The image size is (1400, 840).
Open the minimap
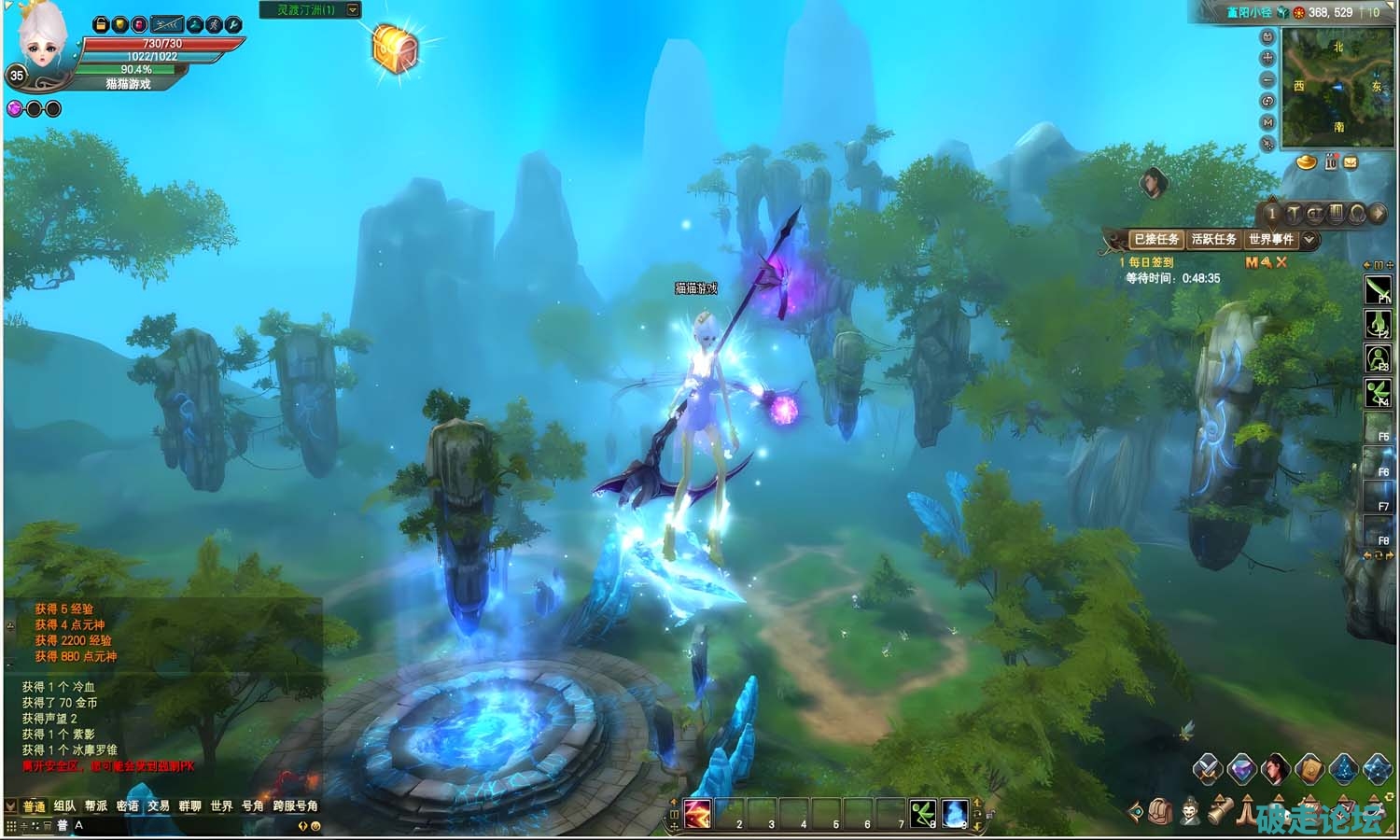point(1337,86)
